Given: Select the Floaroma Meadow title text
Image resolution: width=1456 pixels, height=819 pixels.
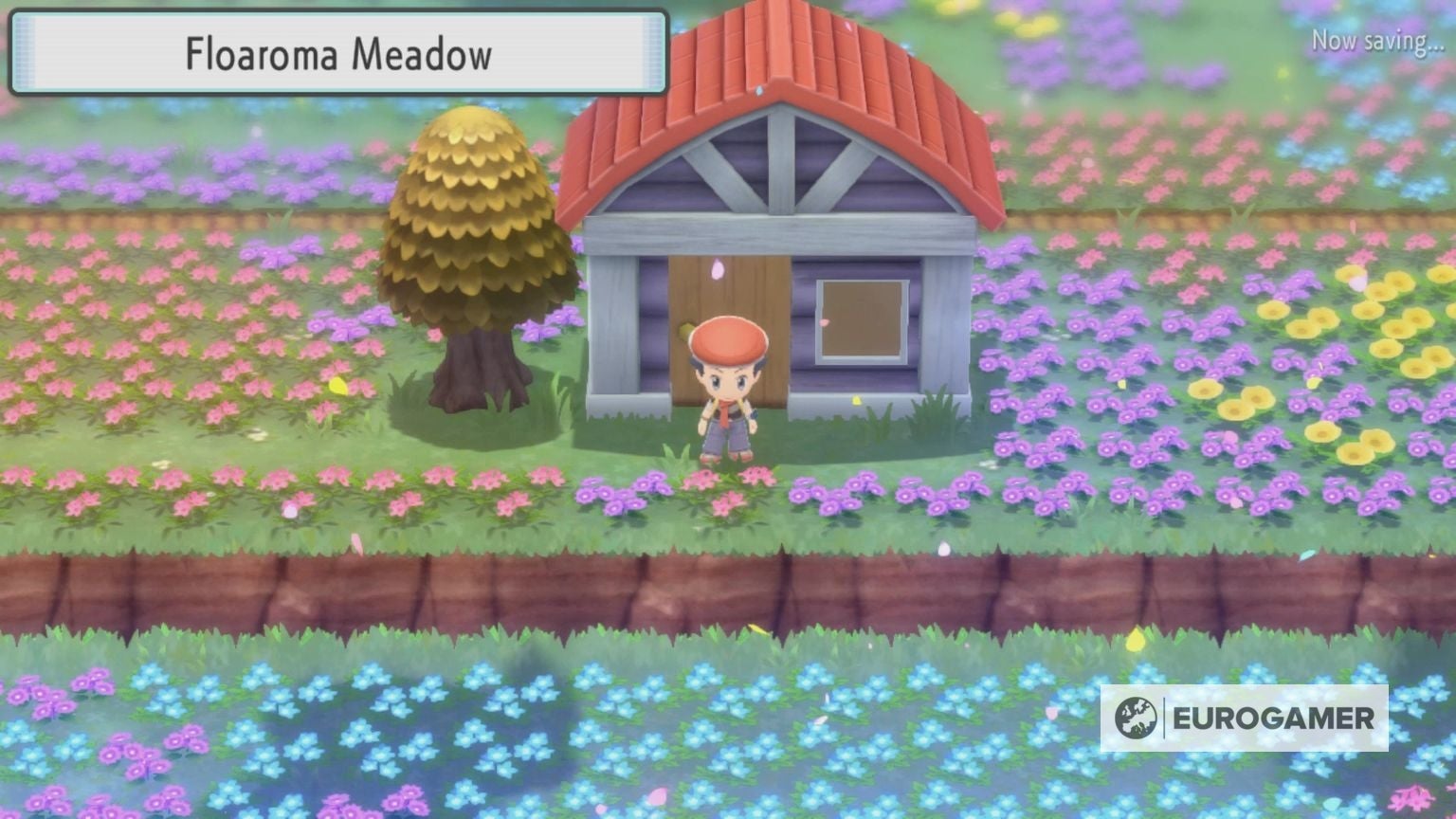Looking at the screenshot, I should (x=338, y=54).
